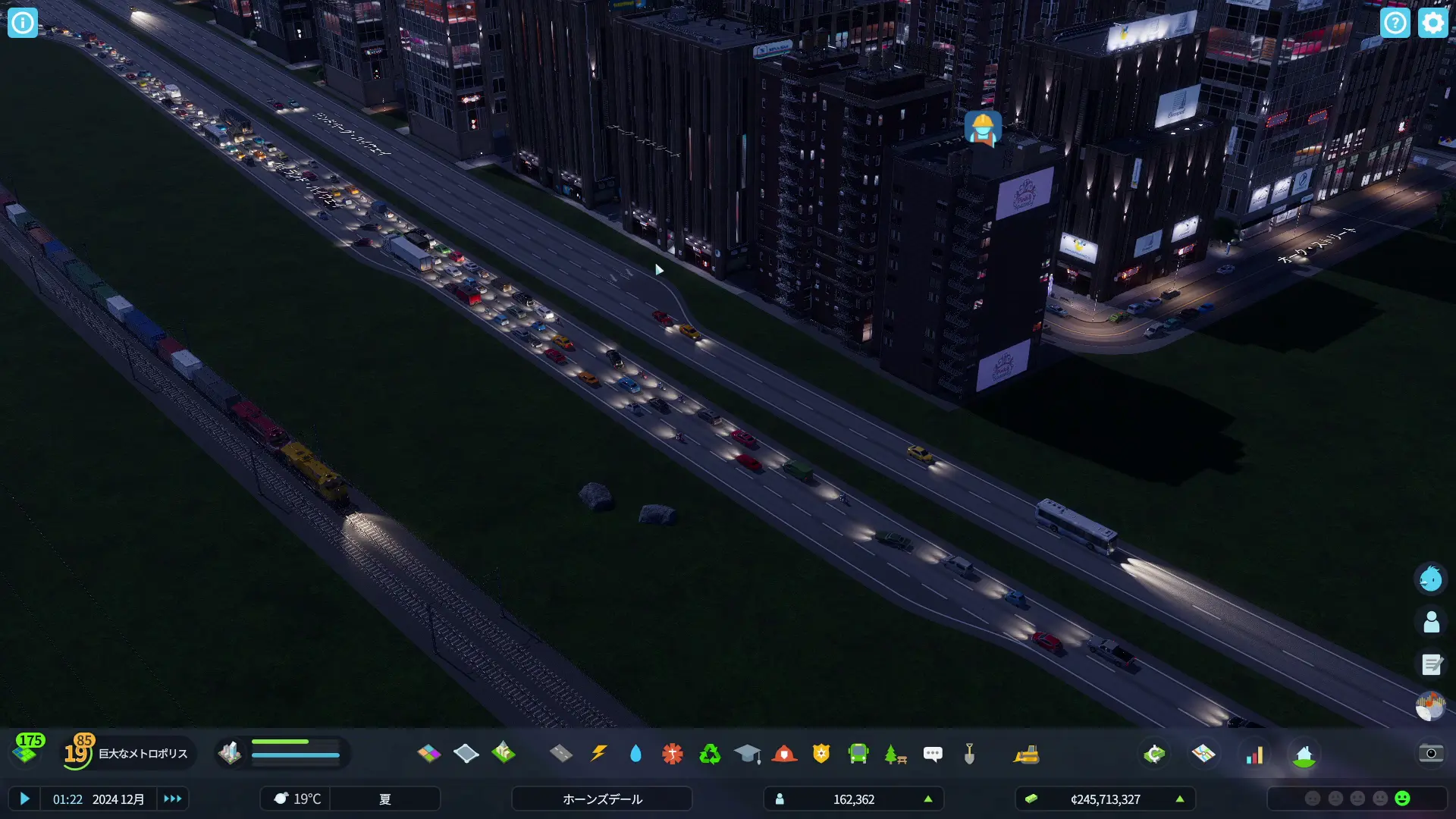
Task: Resume the simulation with the play button
Action: pyautogui.click(x=24, y=799)
